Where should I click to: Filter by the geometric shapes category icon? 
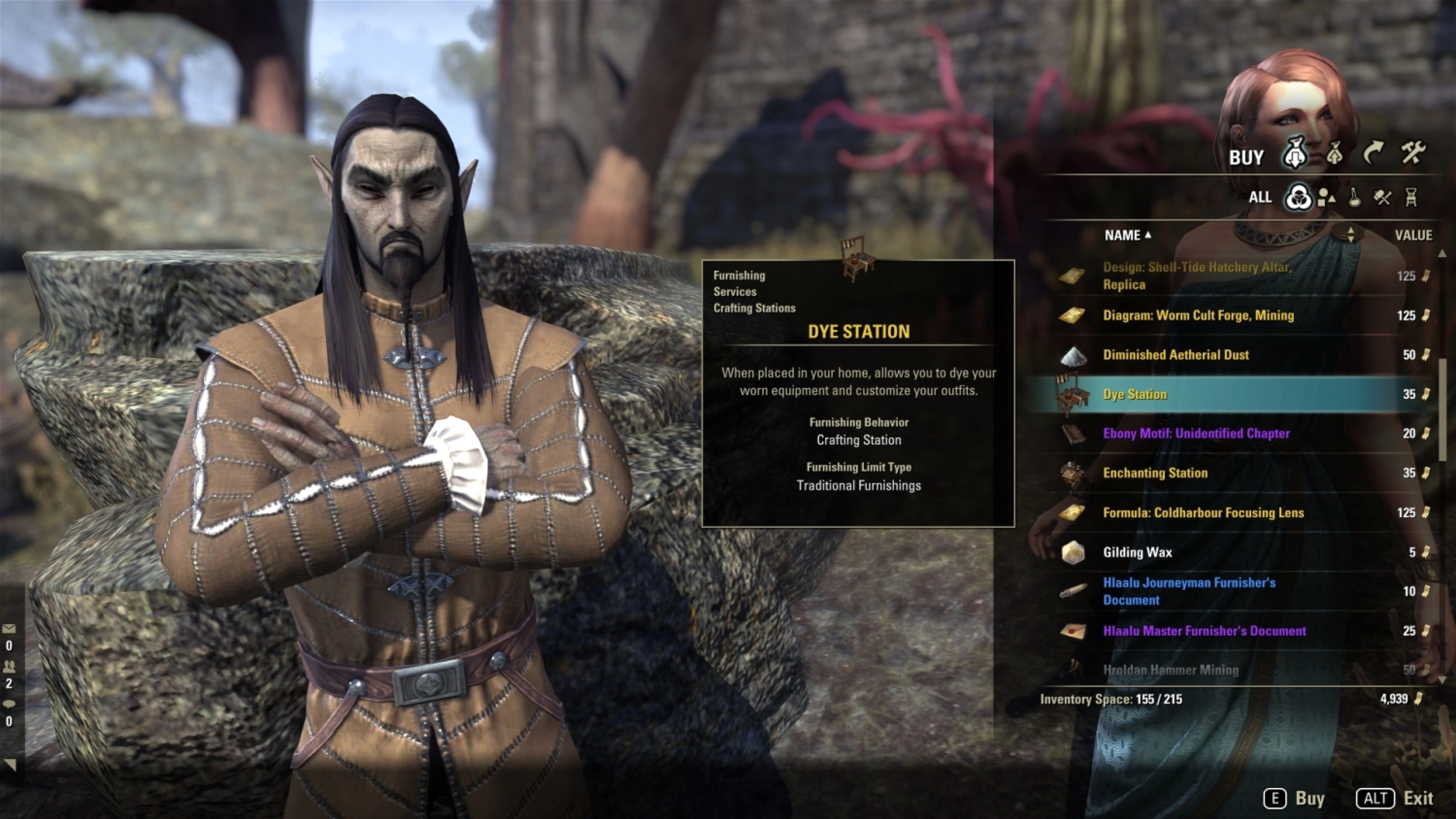tap(1326, 197)
